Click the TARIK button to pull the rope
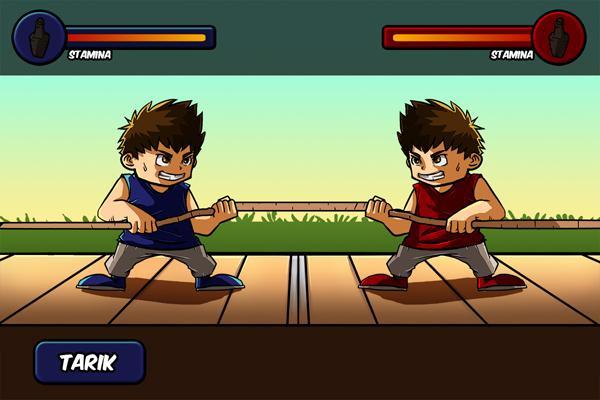This screenshot has height=400, width=600. coord(89,362)
